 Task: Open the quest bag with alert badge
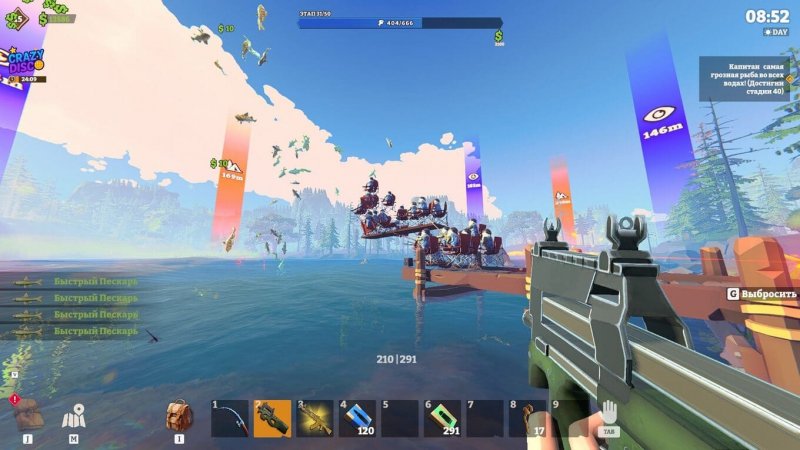(27, 414)
